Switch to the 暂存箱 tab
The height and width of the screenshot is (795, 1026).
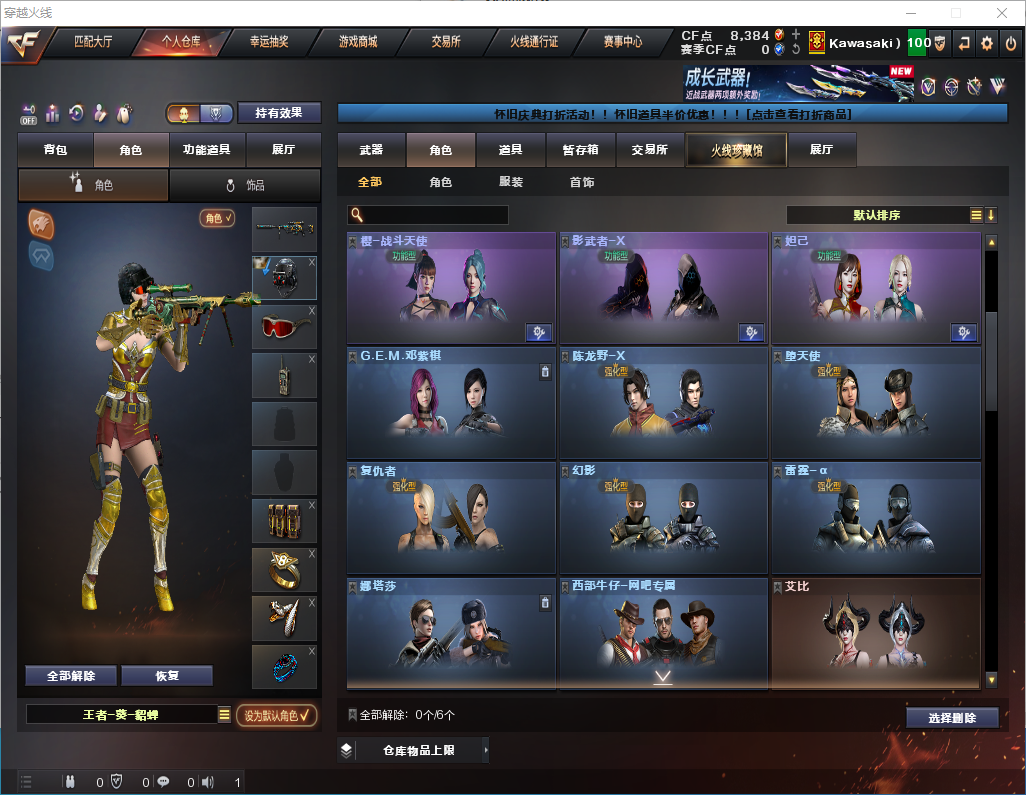pyautogui.click(x=580, y=150)
